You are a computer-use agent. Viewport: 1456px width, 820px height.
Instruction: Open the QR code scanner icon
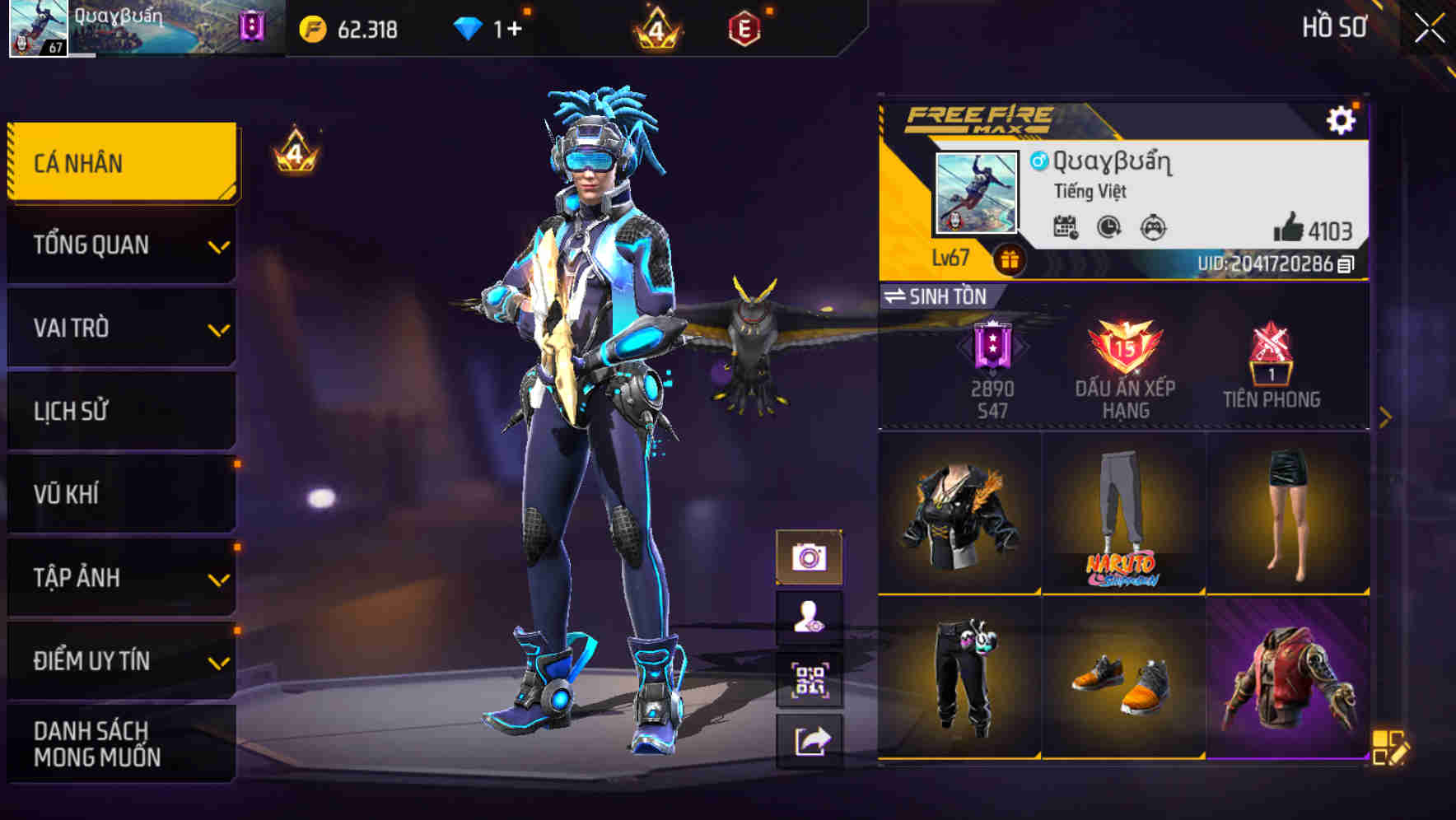pos(811,678)
